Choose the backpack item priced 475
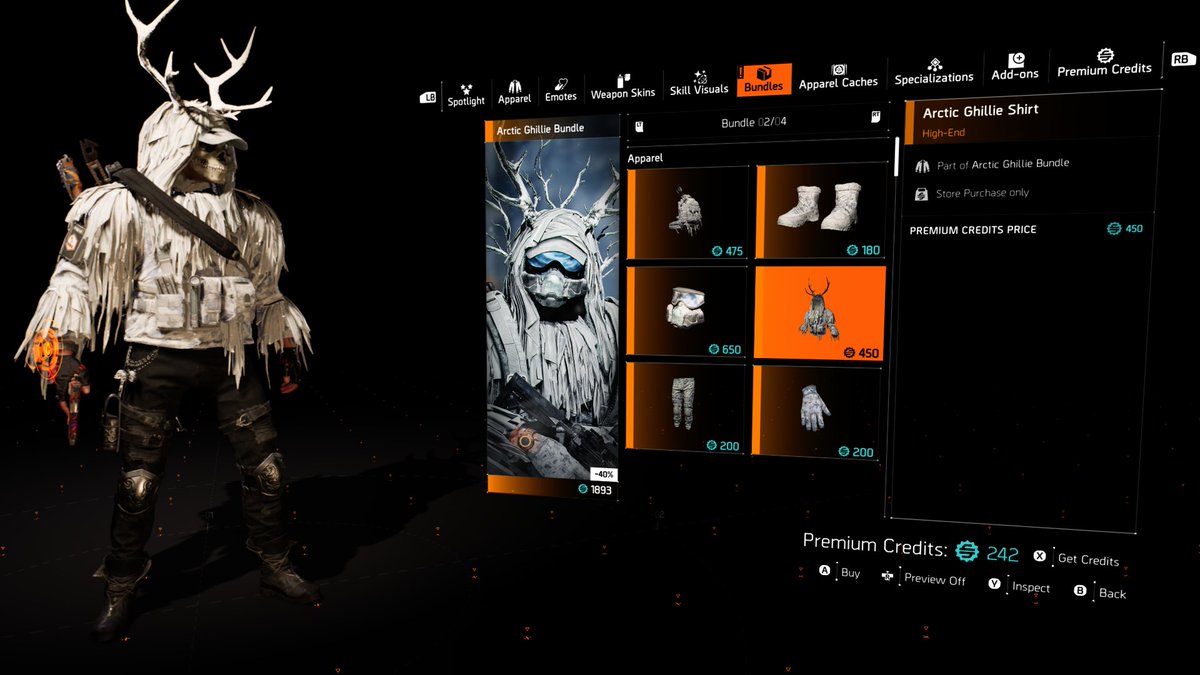1200x675 pixels. point(687,213)
